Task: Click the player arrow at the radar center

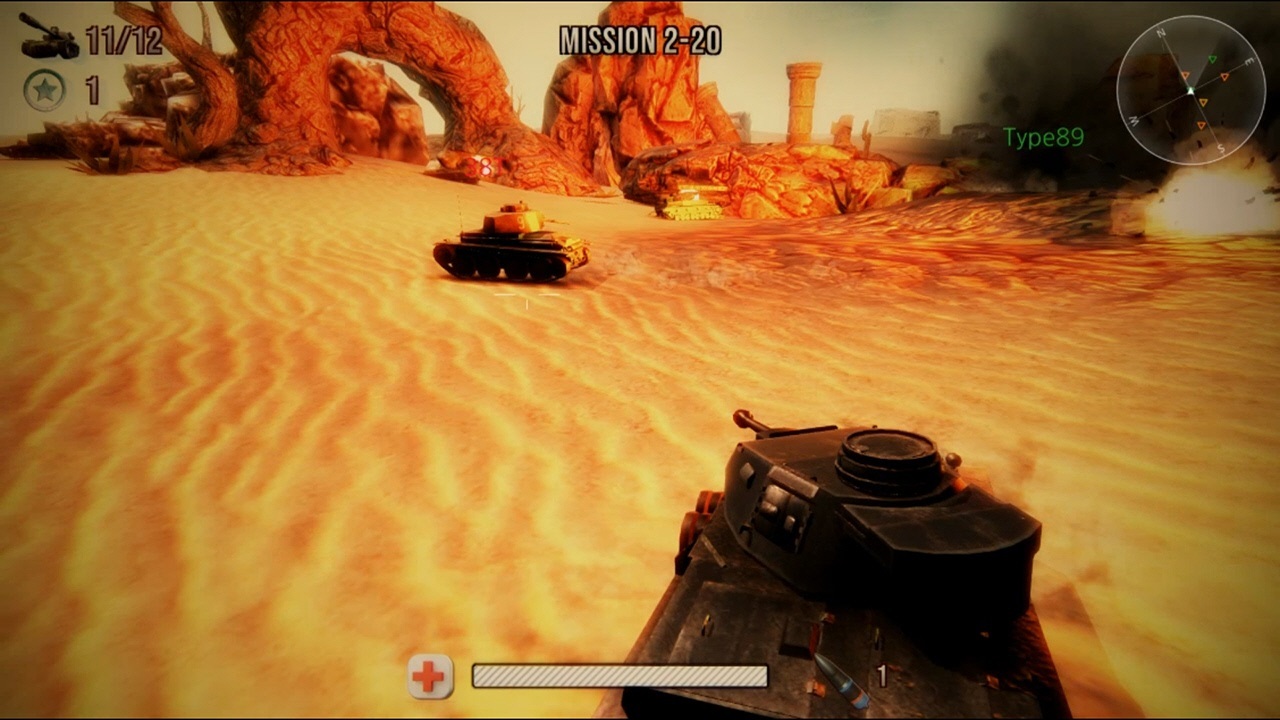Action: (1191, 90)
